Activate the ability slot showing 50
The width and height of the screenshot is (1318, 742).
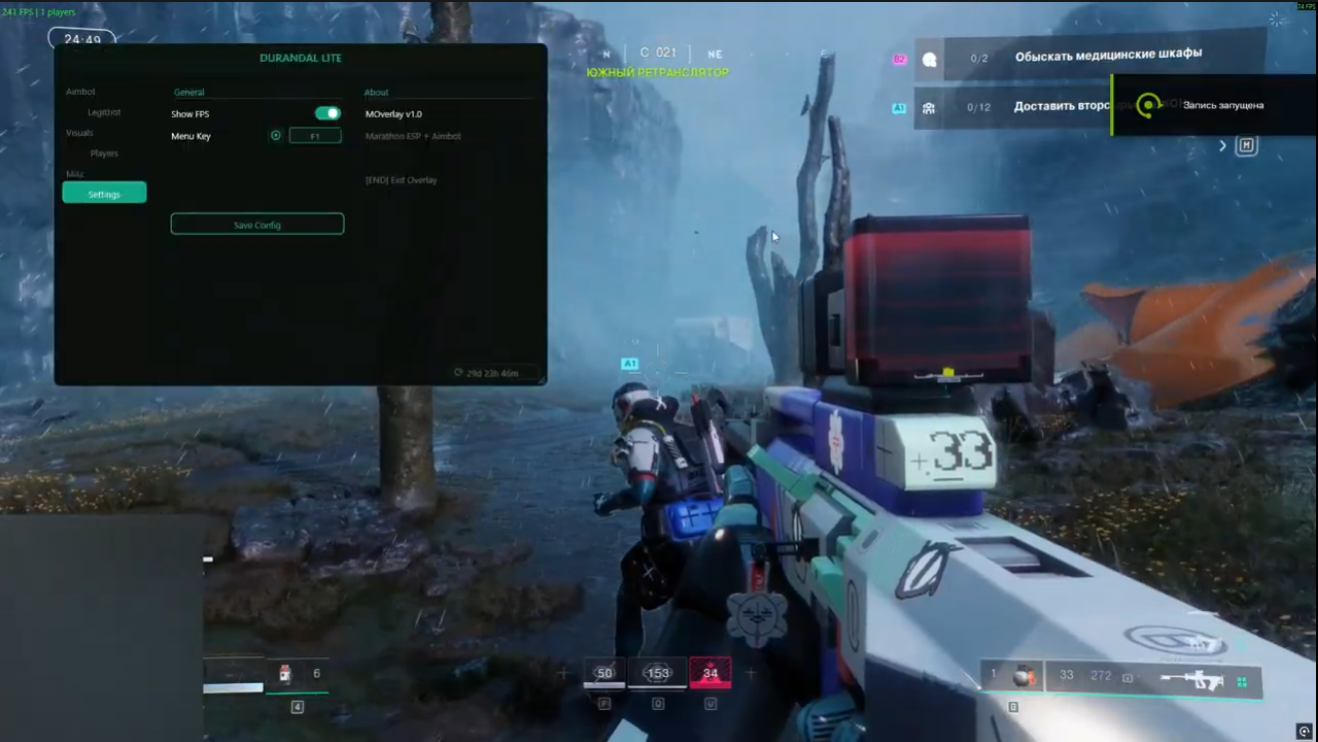point(604,673)
